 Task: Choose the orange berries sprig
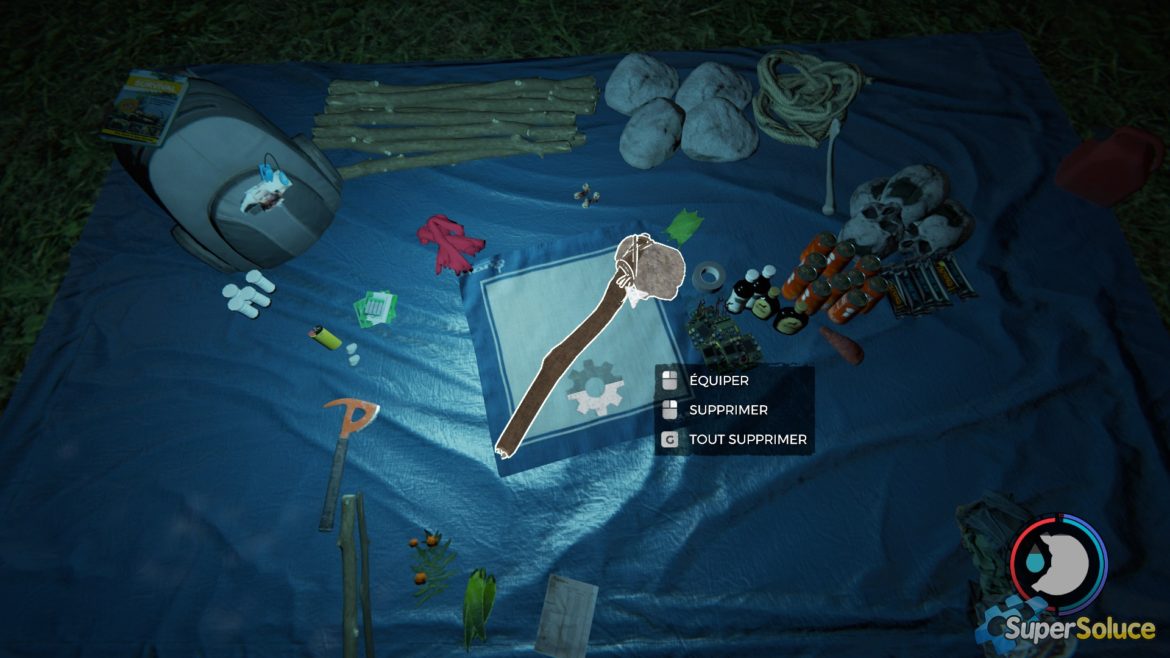432,564
